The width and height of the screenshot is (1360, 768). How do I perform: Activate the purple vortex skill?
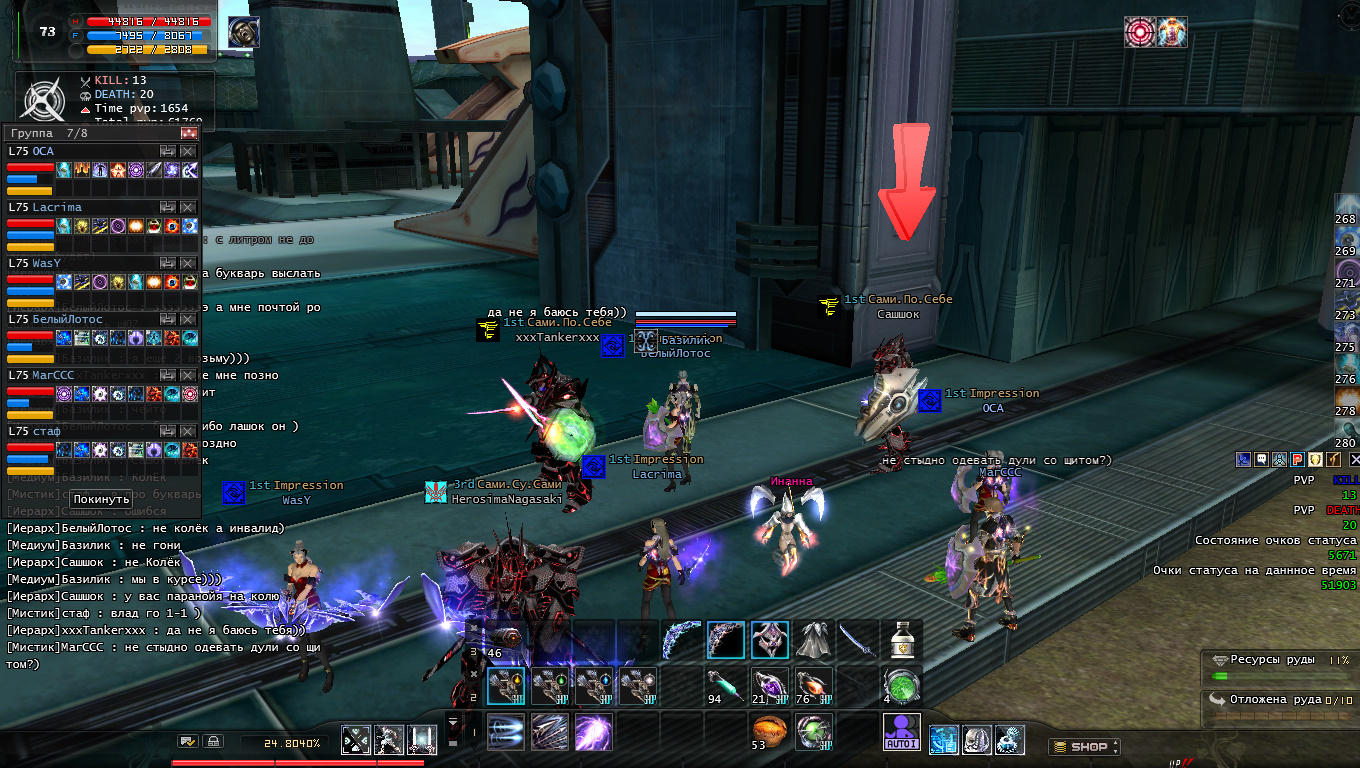pyautogui.click(x=593, y=733)
